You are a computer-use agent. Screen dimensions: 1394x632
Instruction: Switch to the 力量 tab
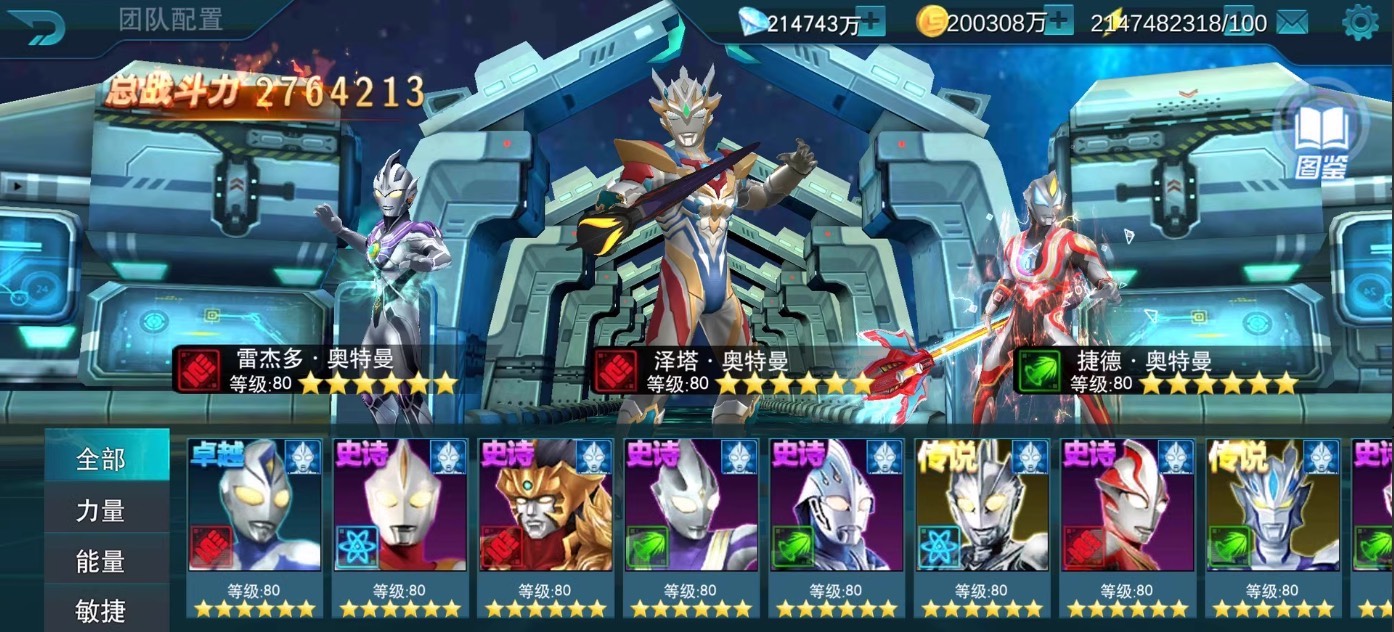click(102, 511)
